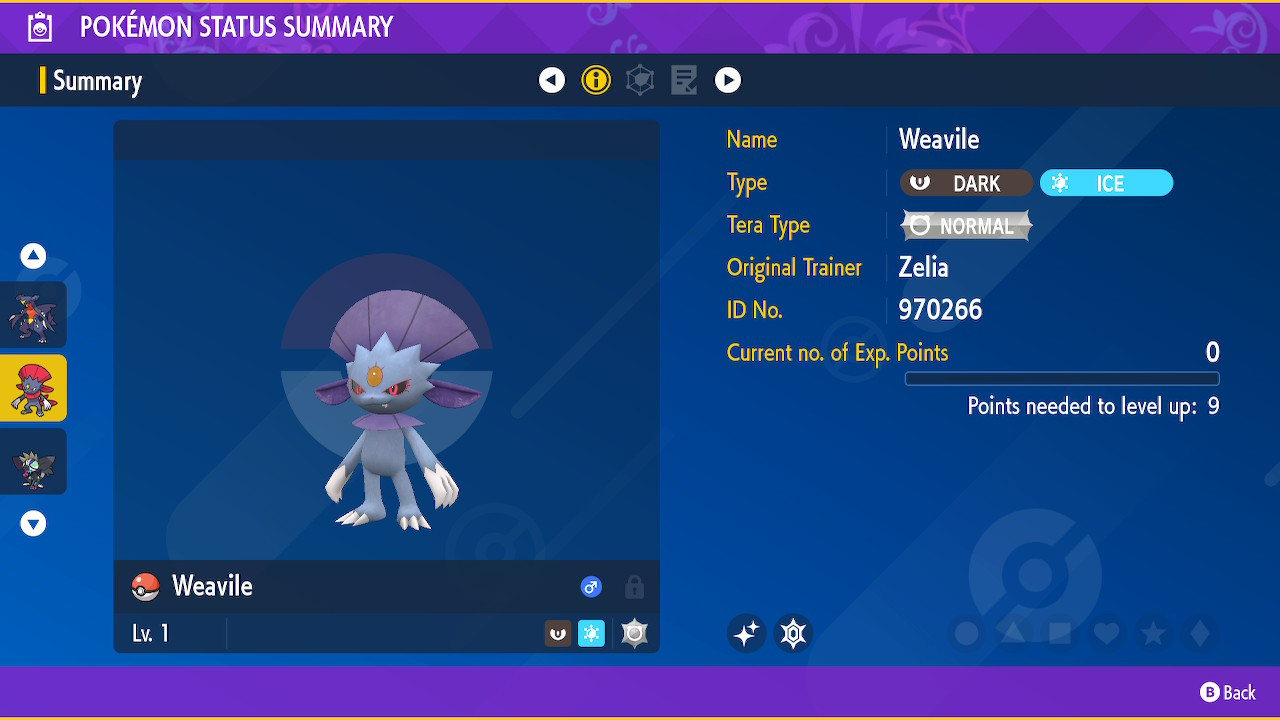Click the sparkle shiny icon

pos(746,633)
